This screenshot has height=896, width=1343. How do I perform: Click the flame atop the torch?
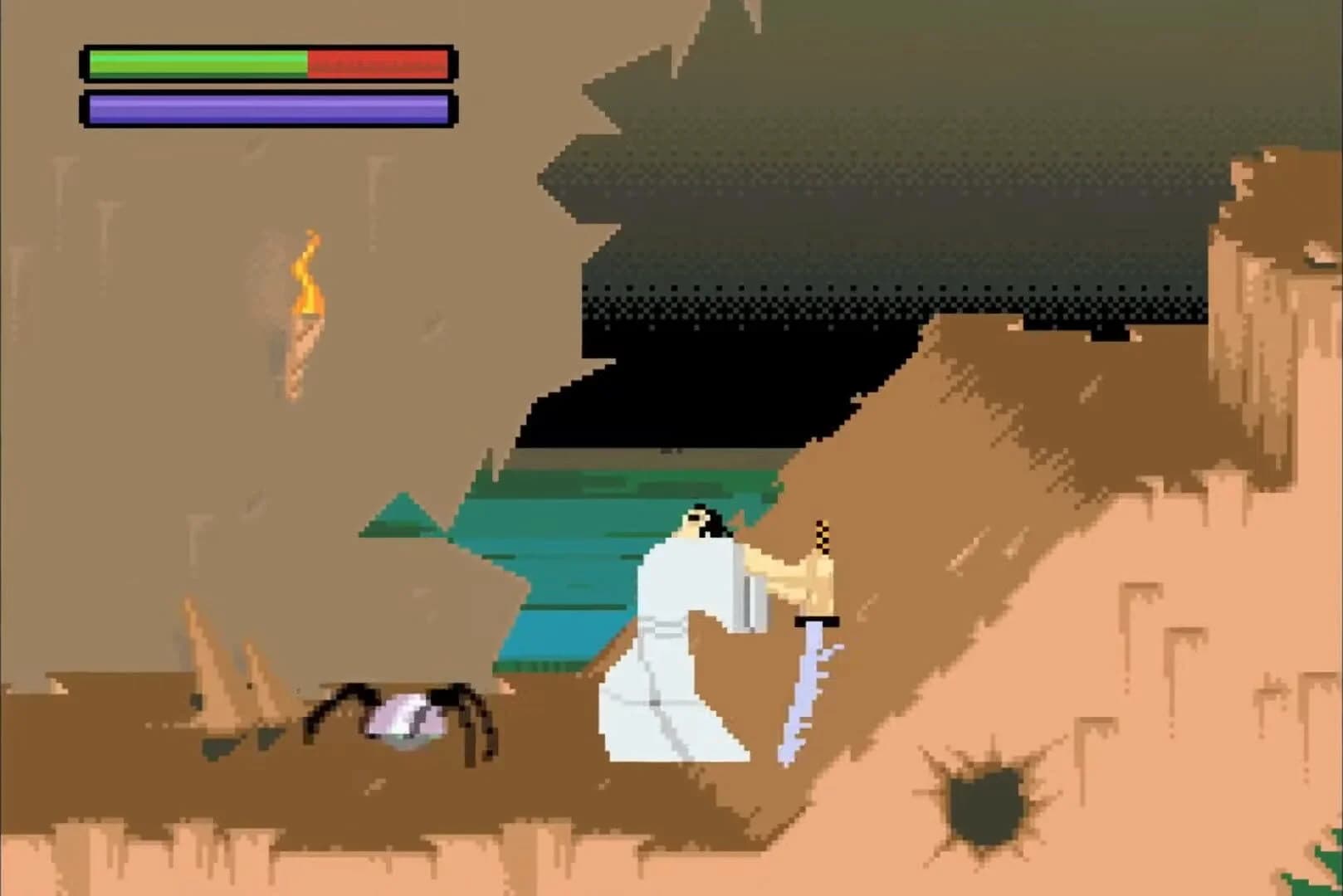(309, 274)
